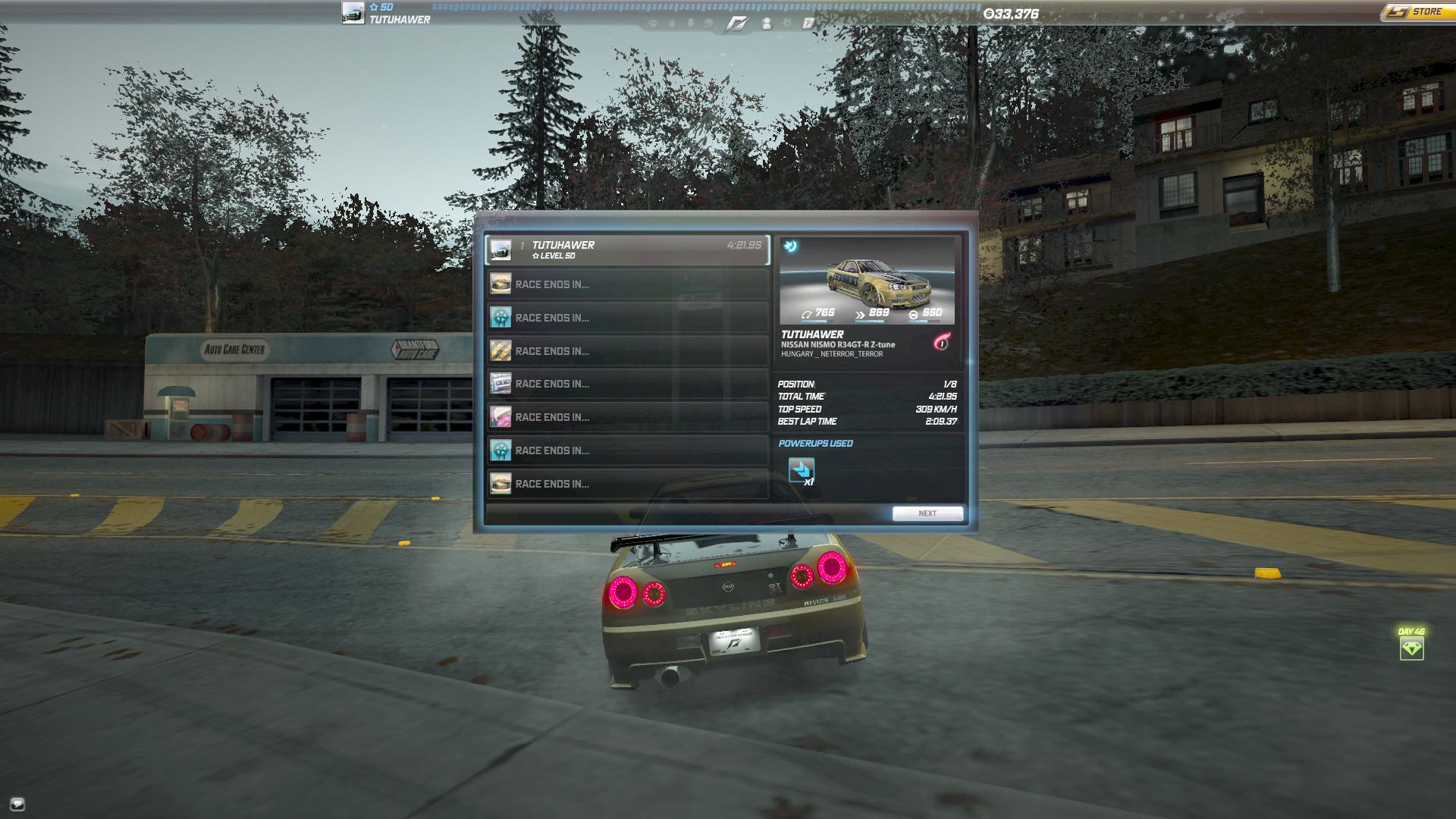Viewport: 1456px width, 819px height.
Task: Click the Need for Speed logo icon
Action: [736, 24]
